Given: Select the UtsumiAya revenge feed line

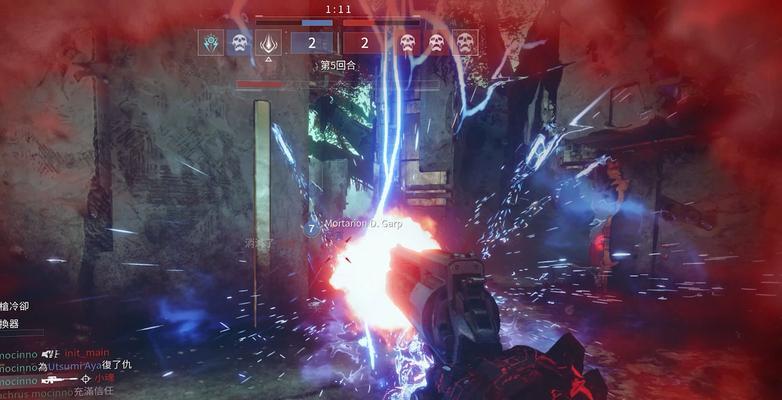Looking at the screenshot, I should 70,367.
